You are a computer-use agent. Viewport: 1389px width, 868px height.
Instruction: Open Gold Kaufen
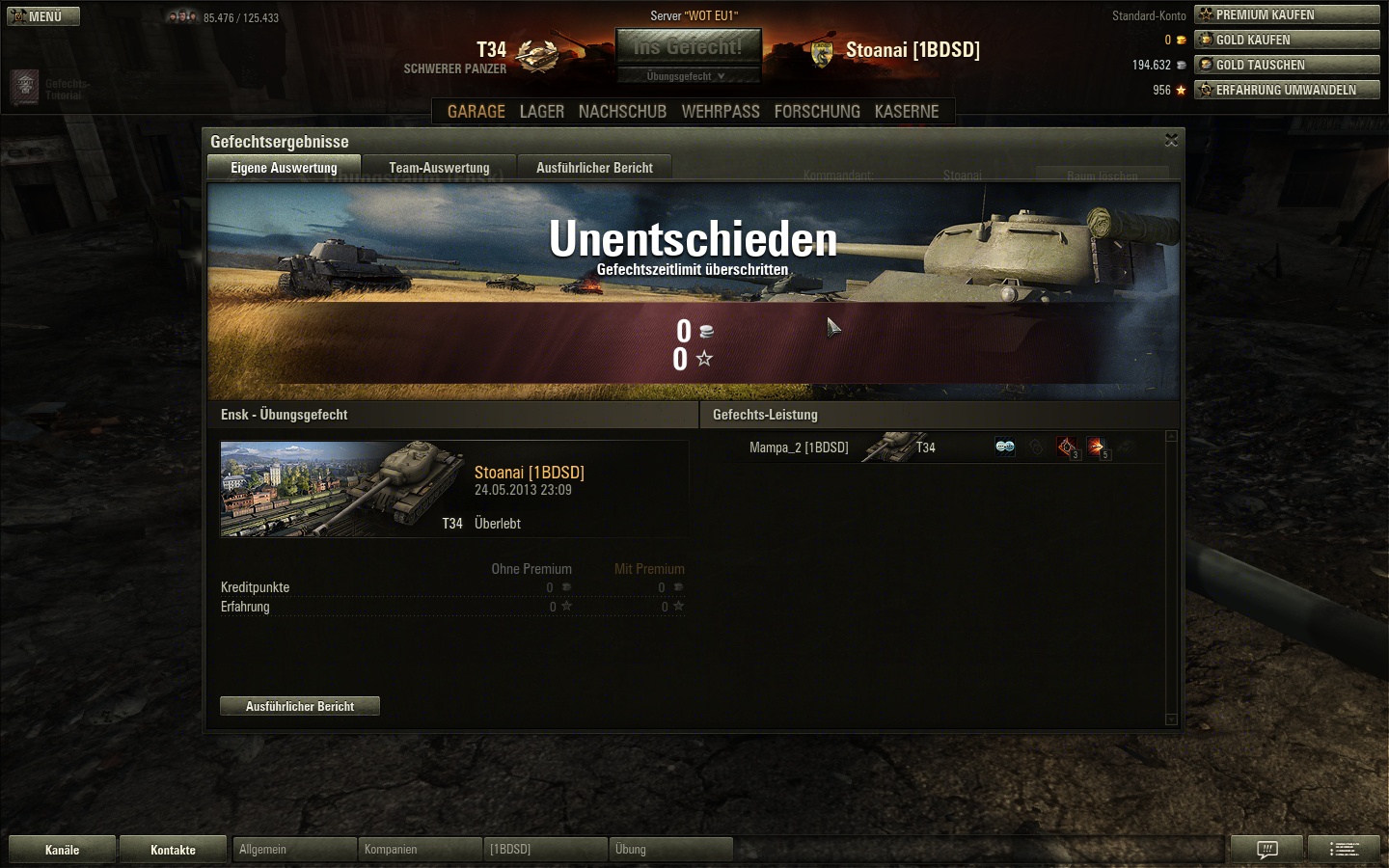point(1287,40)
